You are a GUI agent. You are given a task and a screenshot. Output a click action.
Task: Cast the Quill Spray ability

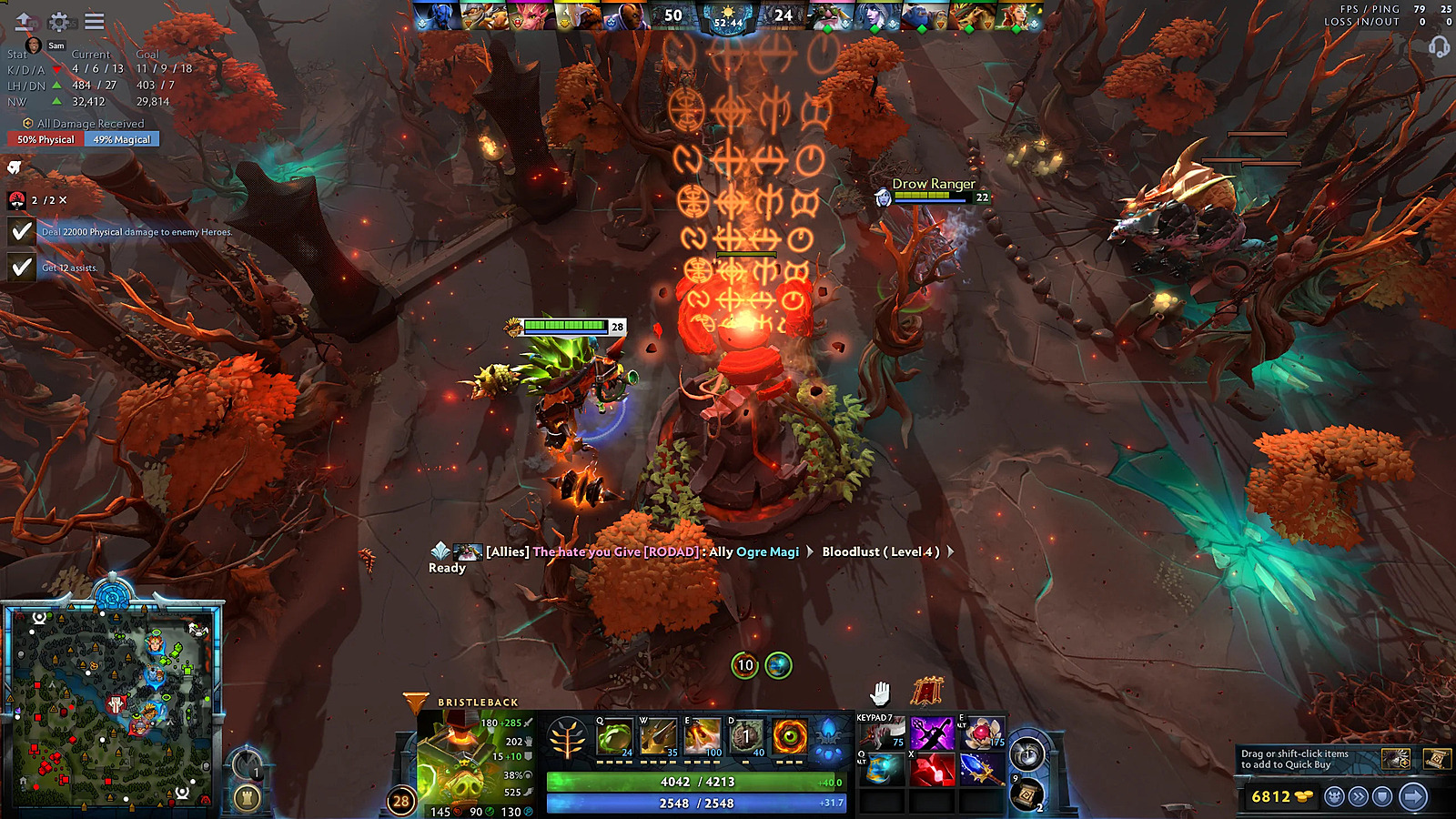point(658,737)
